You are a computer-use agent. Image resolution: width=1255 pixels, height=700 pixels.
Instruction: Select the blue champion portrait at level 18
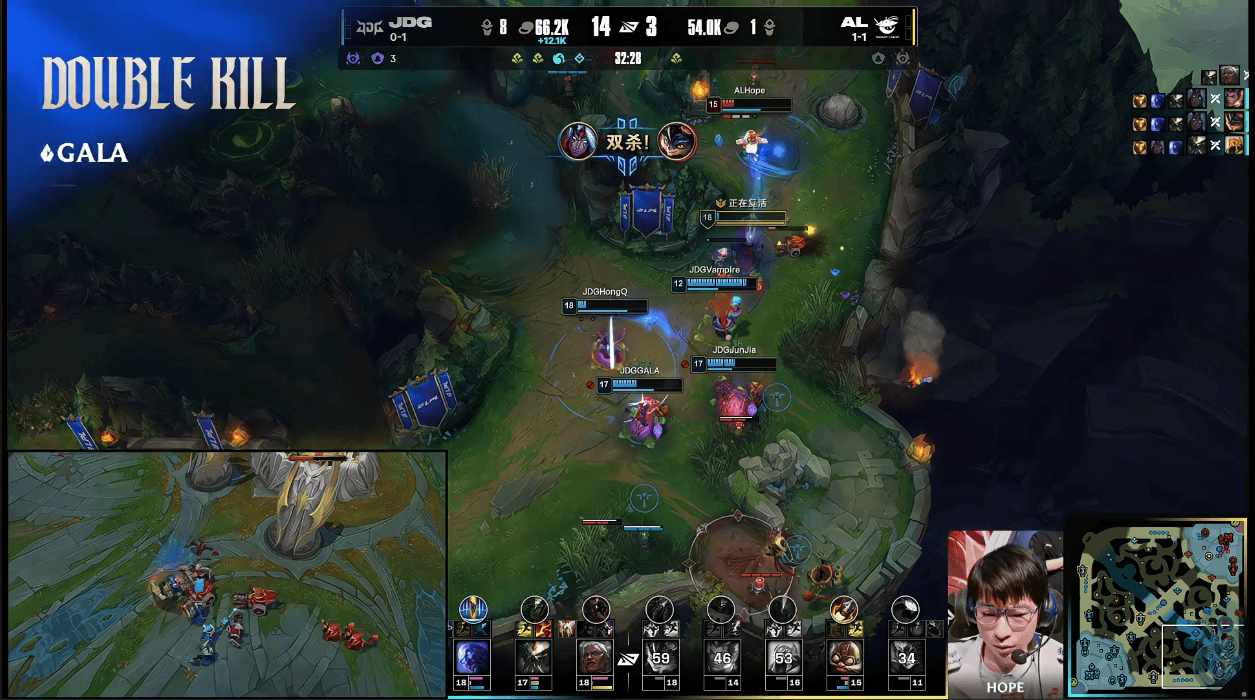coord(473,658)
